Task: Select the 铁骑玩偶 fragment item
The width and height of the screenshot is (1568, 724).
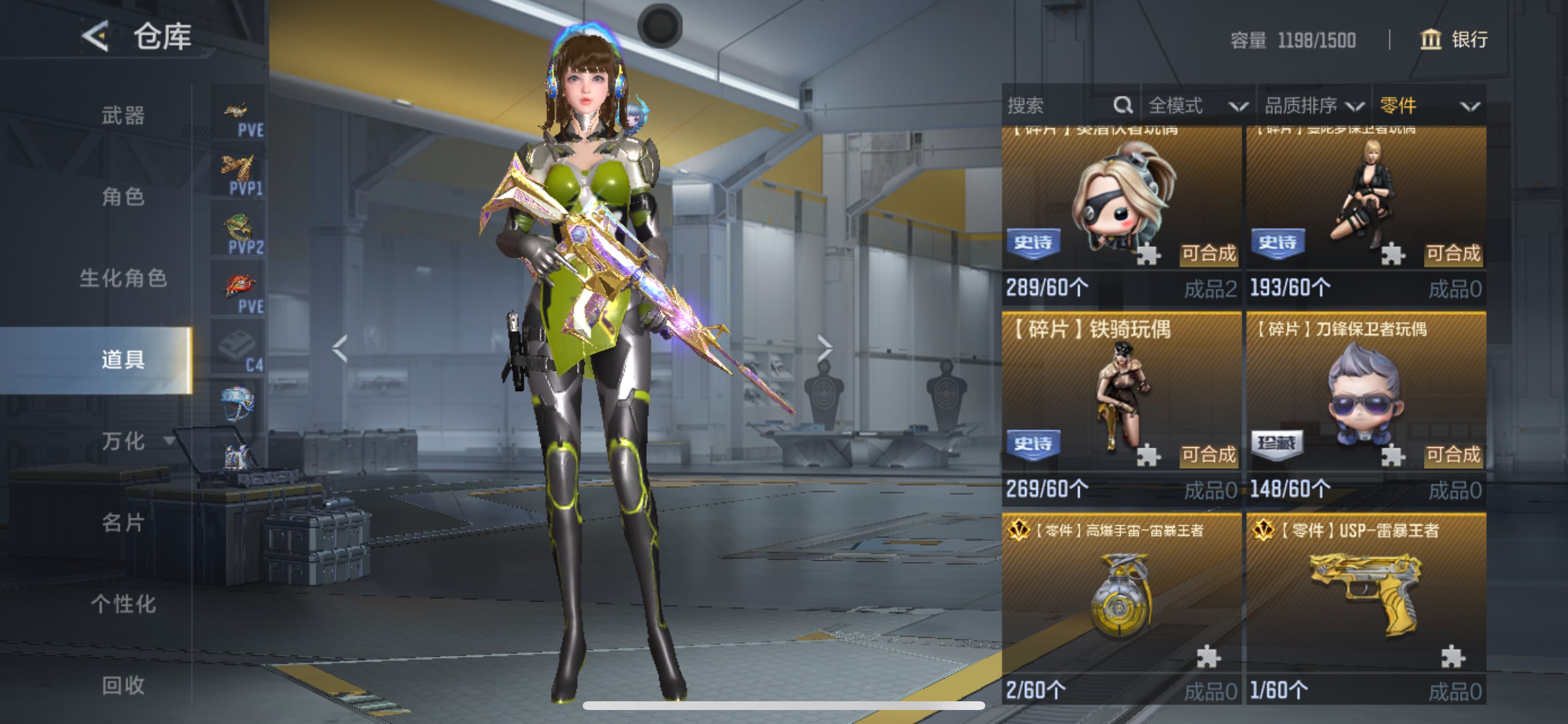Action: point(1121,402)
